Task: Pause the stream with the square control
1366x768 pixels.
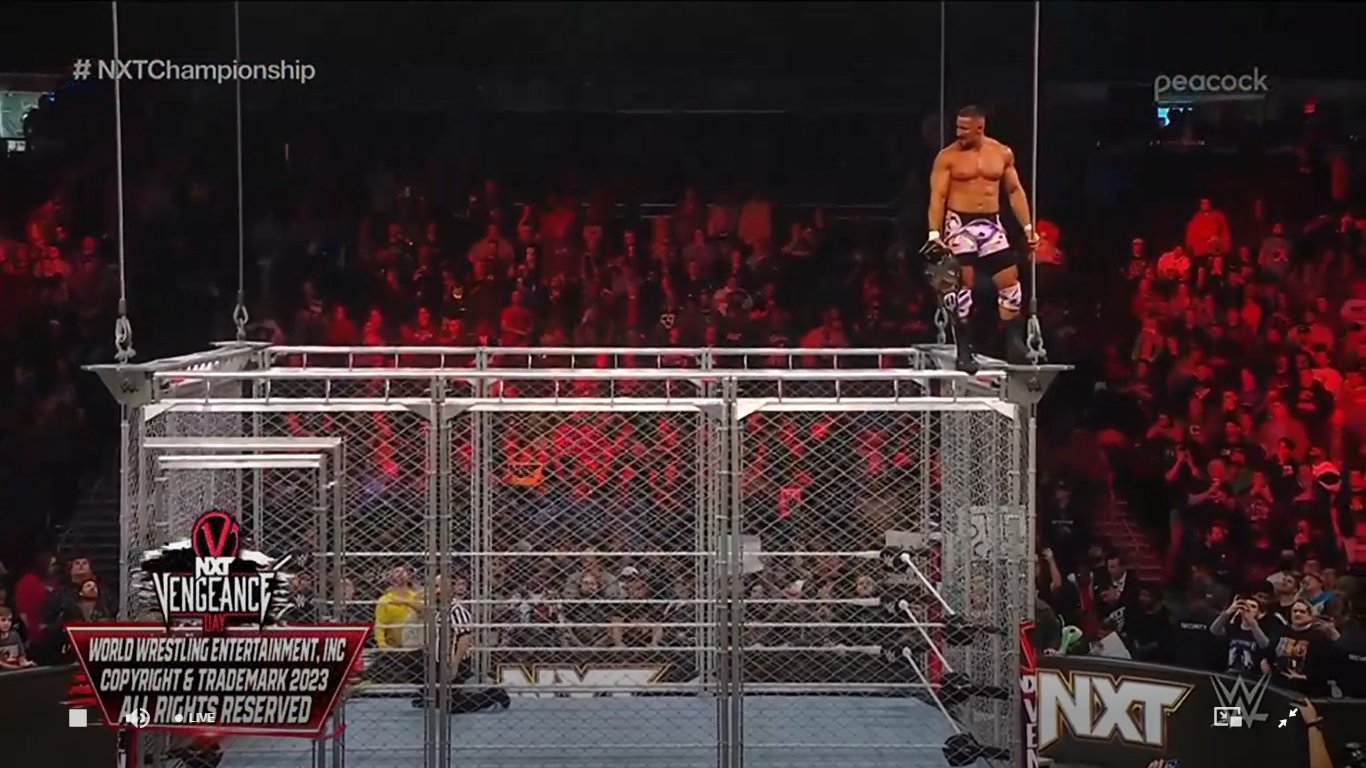Action: [x=78, y=718]
